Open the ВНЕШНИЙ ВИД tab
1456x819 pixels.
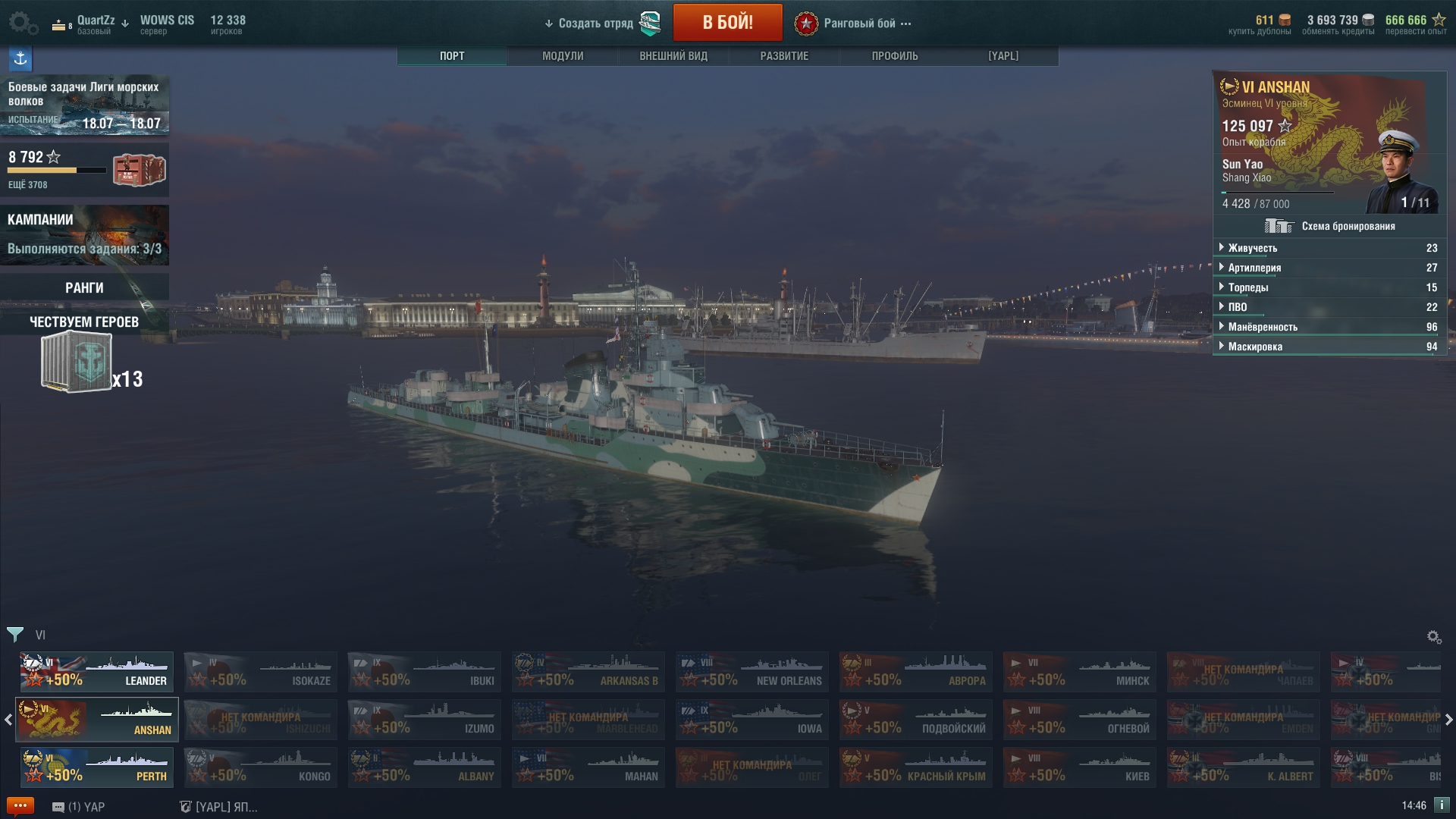pos(673,56)
